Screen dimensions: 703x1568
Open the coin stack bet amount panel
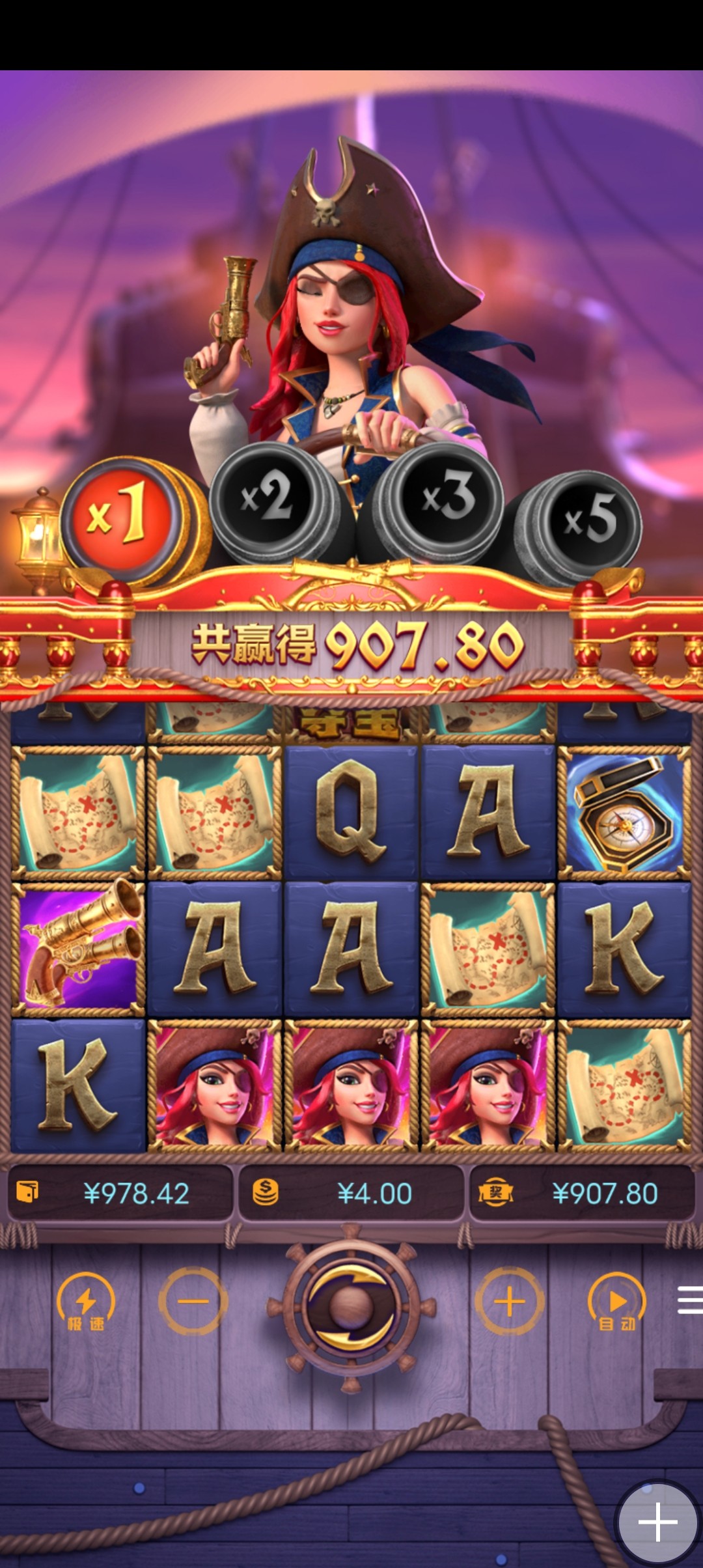[x=351, y=1193]
